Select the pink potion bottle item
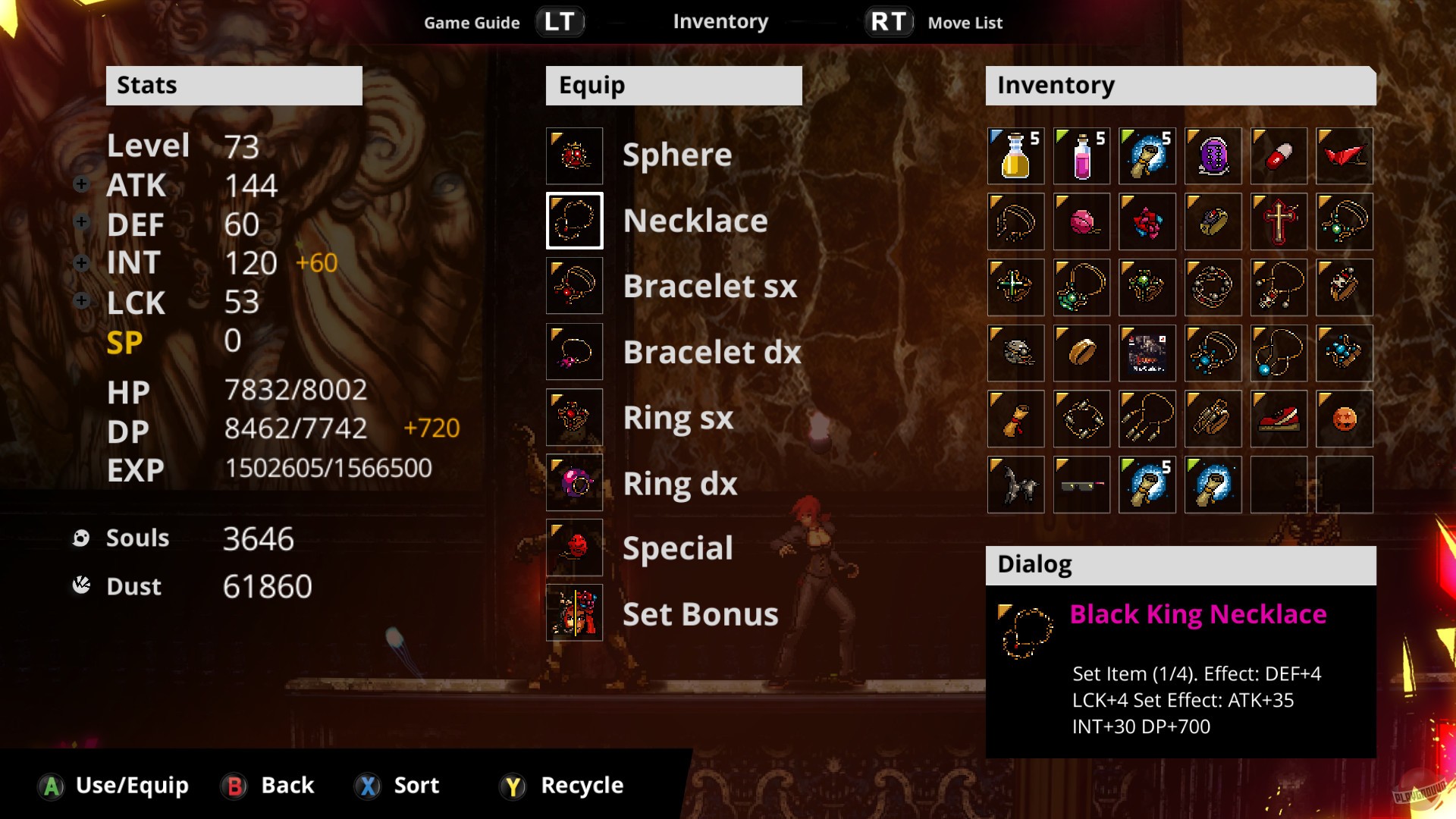Viewport: 1456px width, 819px height. point(1081,155)
